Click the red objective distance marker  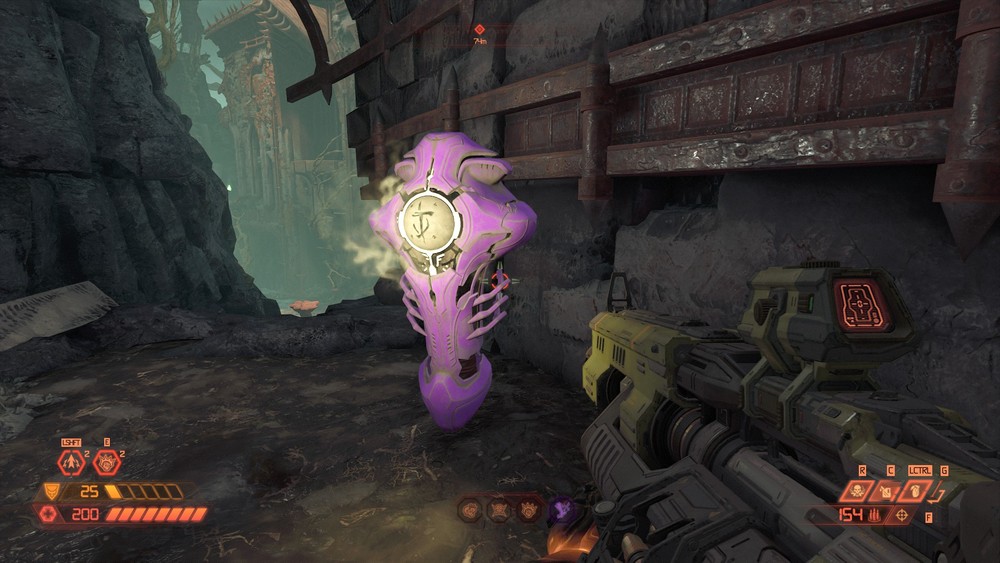tap(480, 30)
